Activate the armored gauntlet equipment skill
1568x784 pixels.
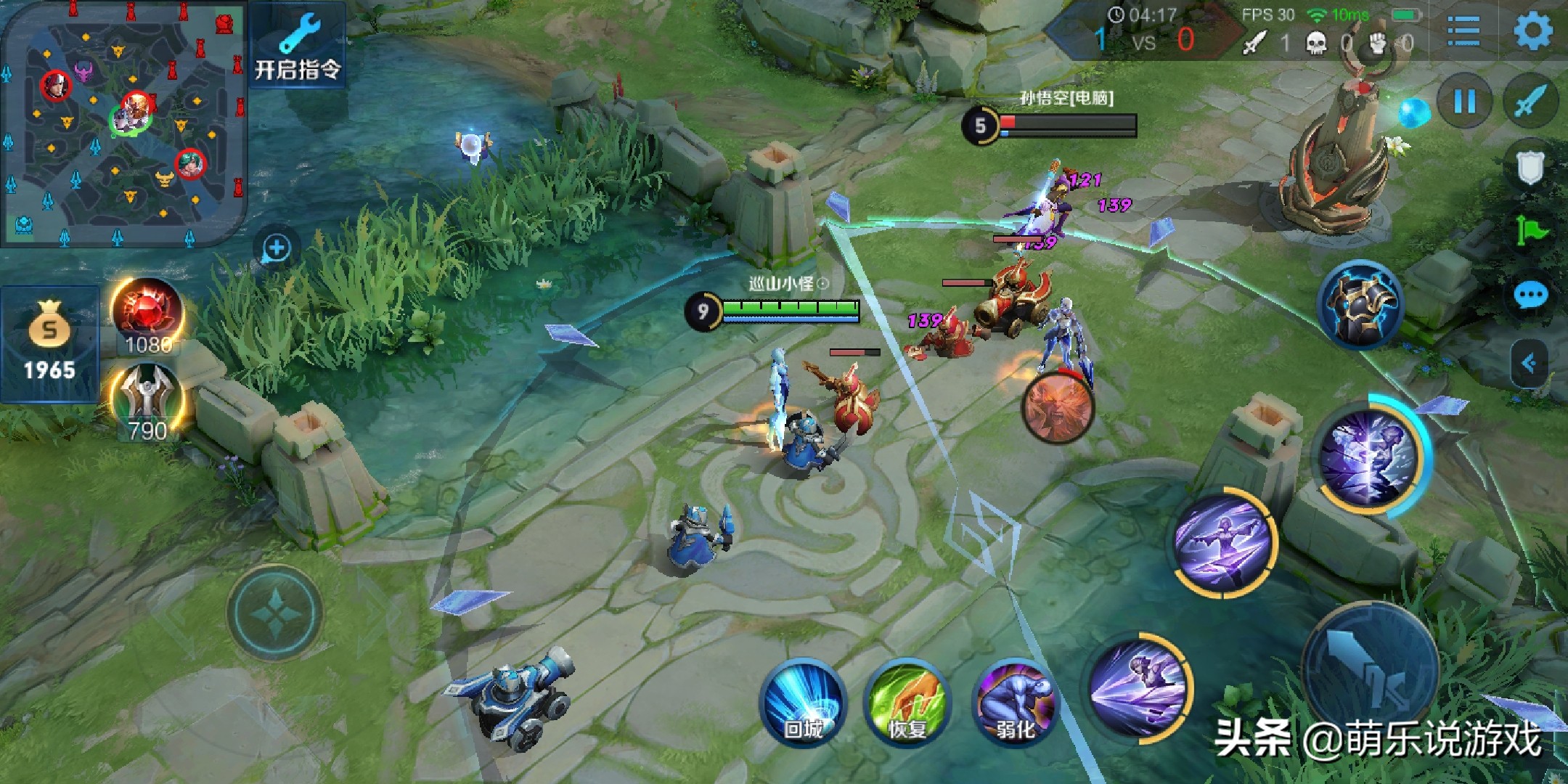point(1360,305)
